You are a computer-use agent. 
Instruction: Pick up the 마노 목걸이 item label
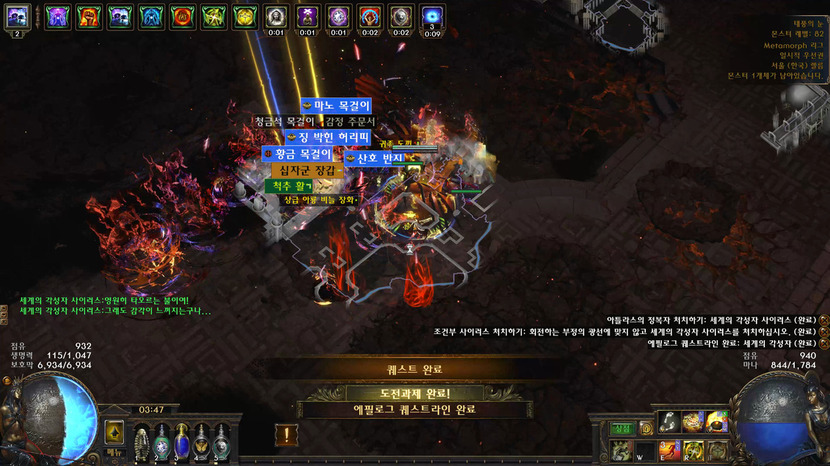click(x=335, y=105)
